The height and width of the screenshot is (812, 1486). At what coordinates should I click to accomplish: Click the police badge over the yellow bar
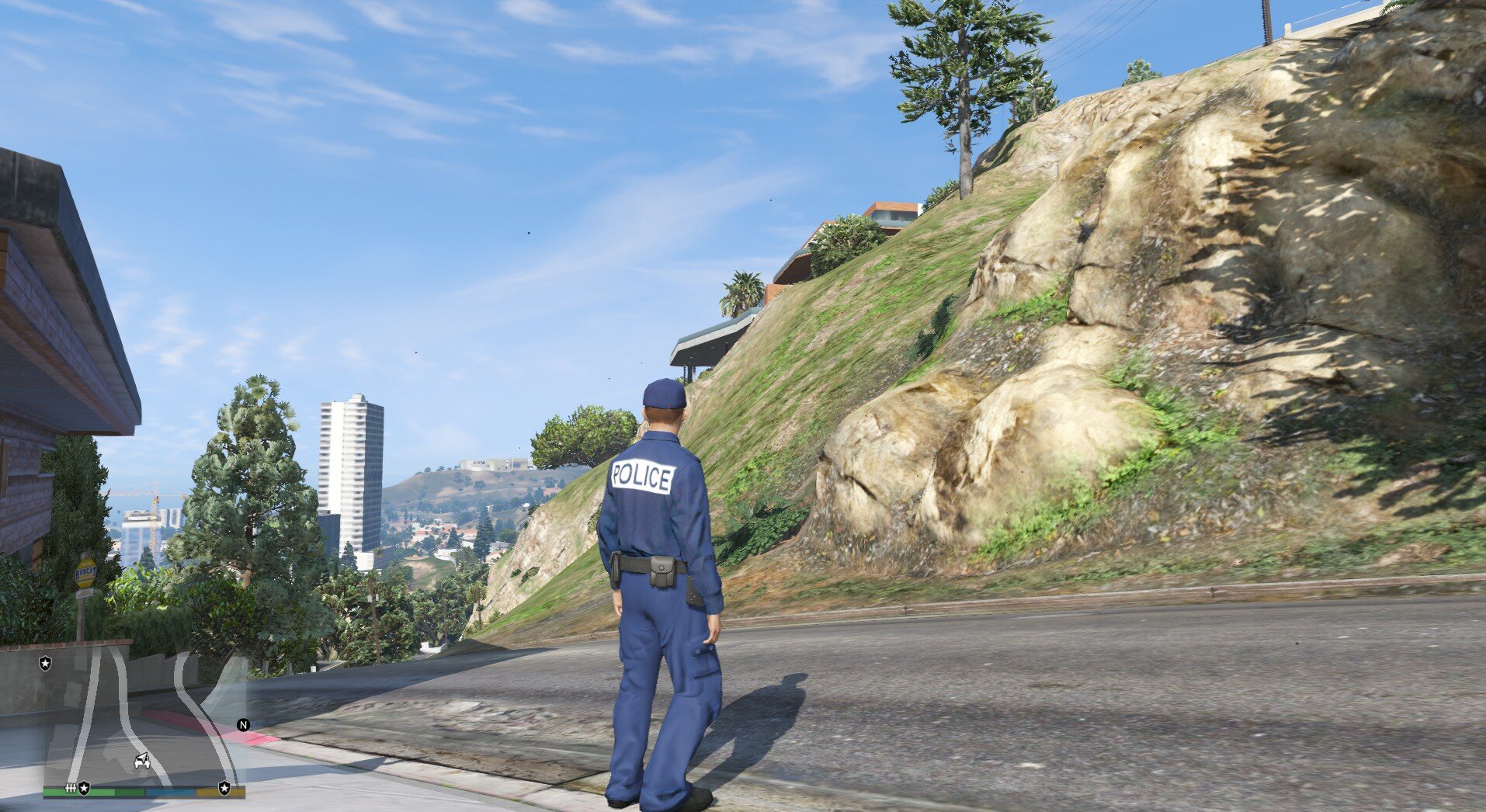[x=224, y=788]
